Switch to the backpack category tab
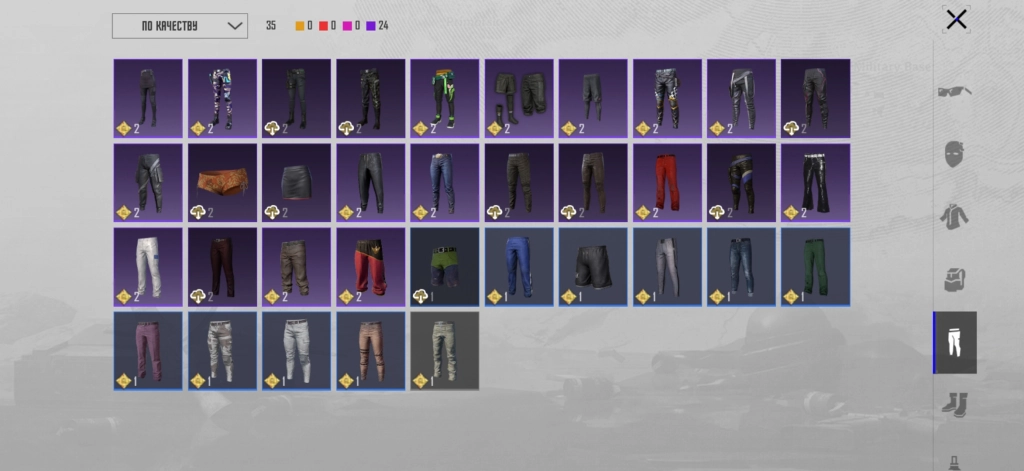The height and width of the screenshot is (471, 1024). tap(955, 280)
